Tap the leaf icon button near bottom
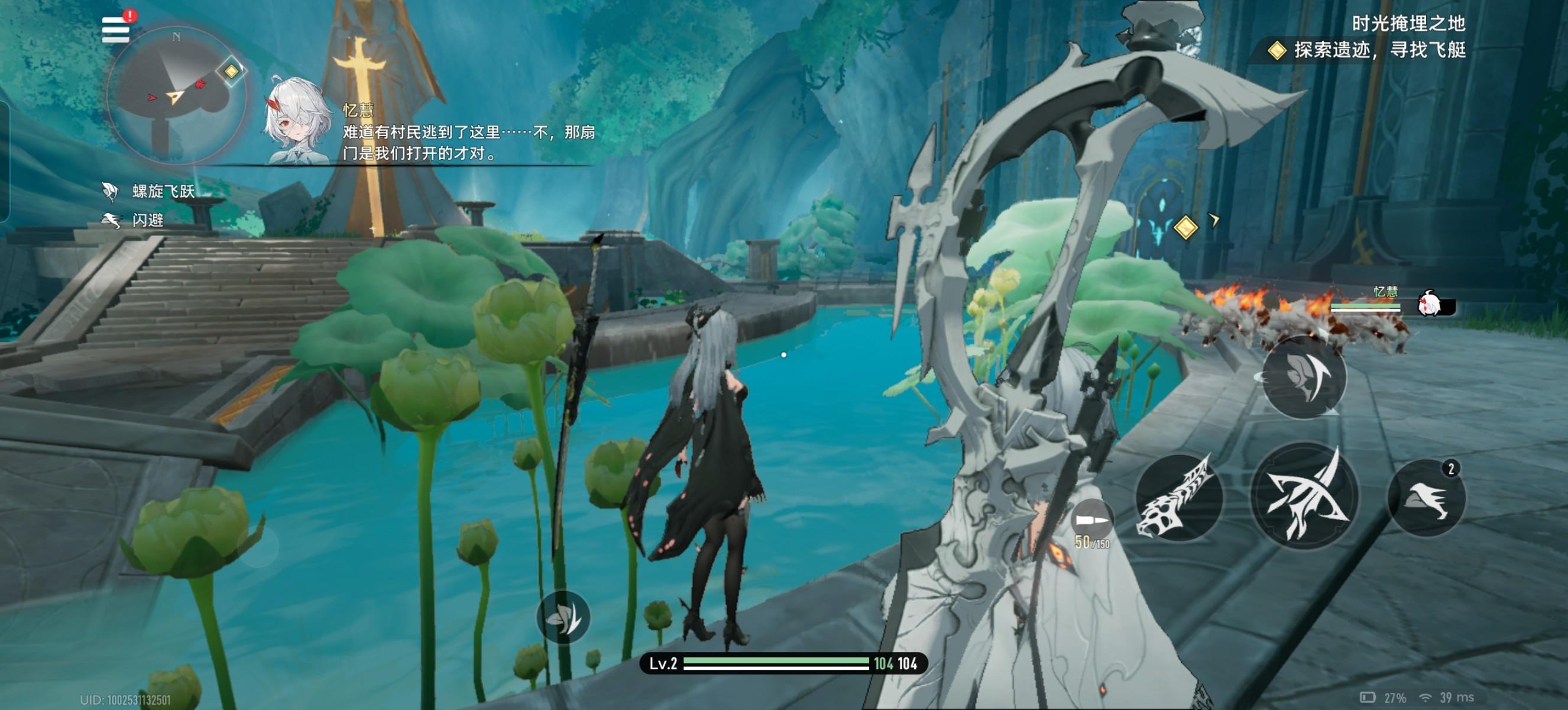1568x710 pixels. [563, 618]
